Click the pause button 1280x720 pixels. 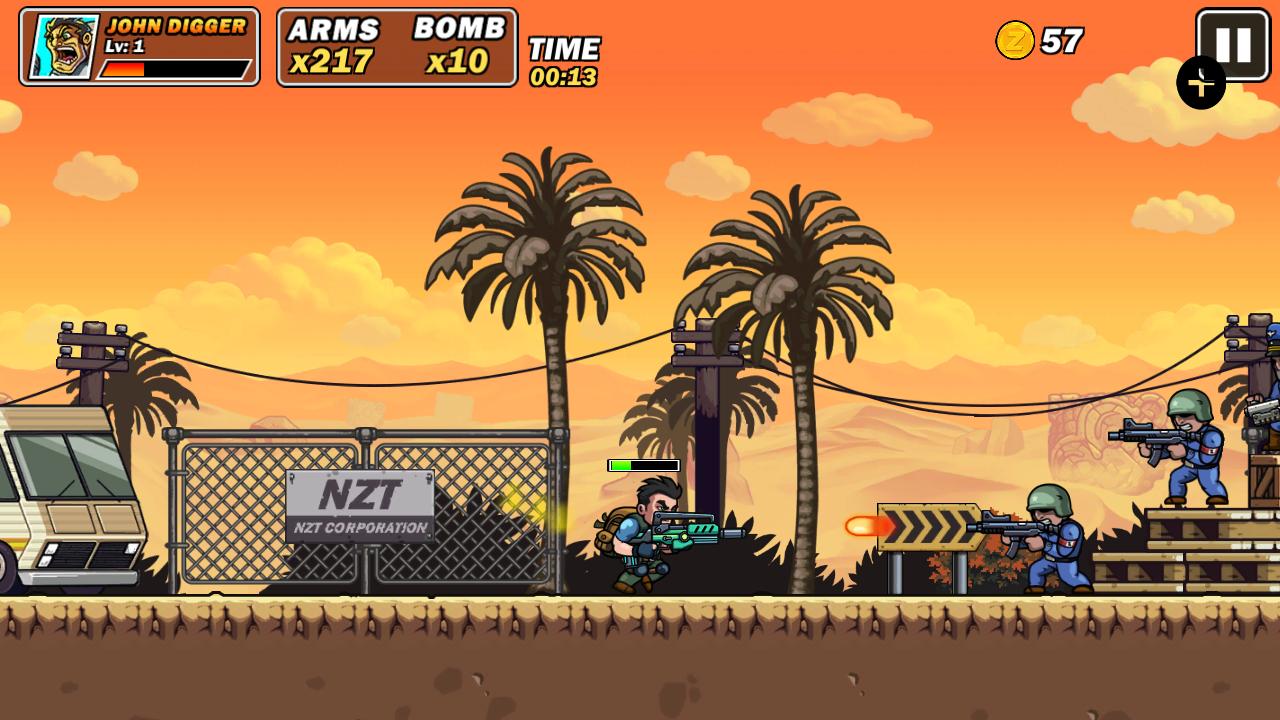pos(1232,43)
